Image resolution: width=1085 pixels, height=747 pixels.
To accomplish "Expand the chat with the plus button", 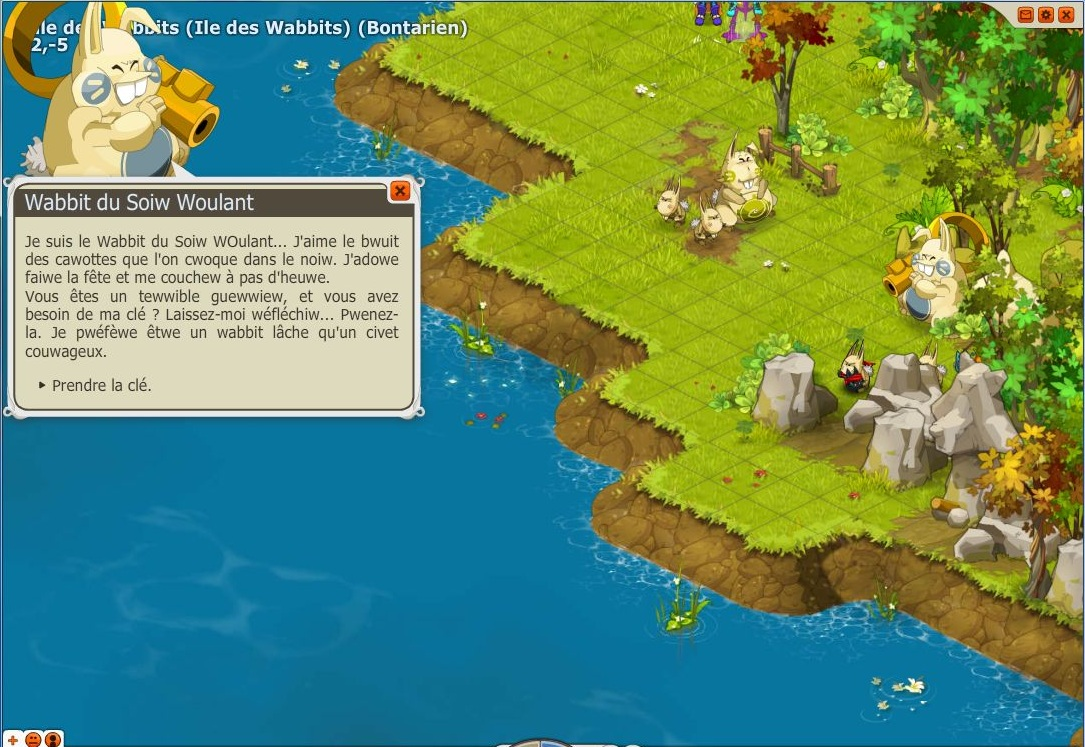I will [x=13, y=740].
